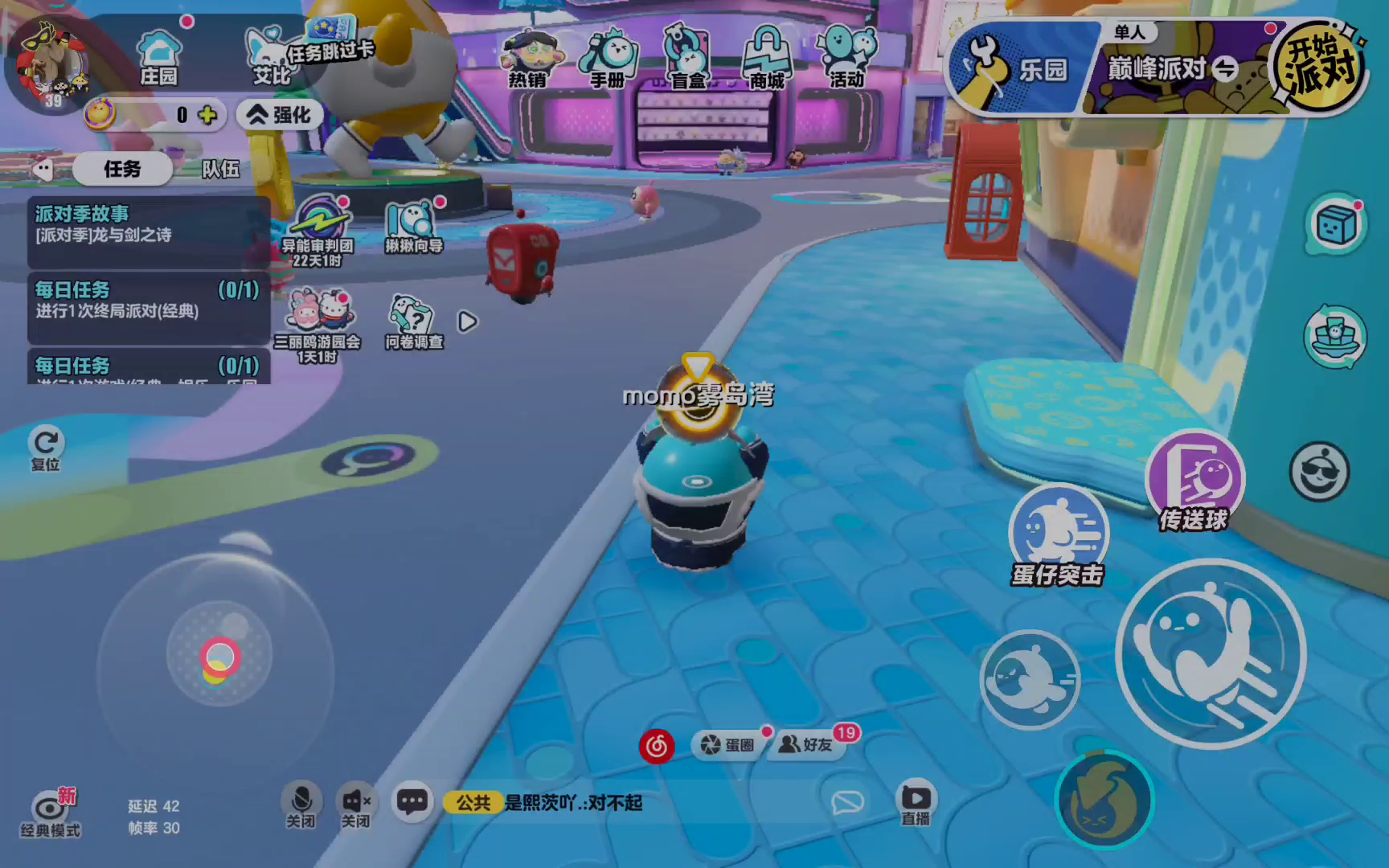Select the 任务 quests tab
This screenshot has height=868, width=1389.
click(x=122, y=169)
